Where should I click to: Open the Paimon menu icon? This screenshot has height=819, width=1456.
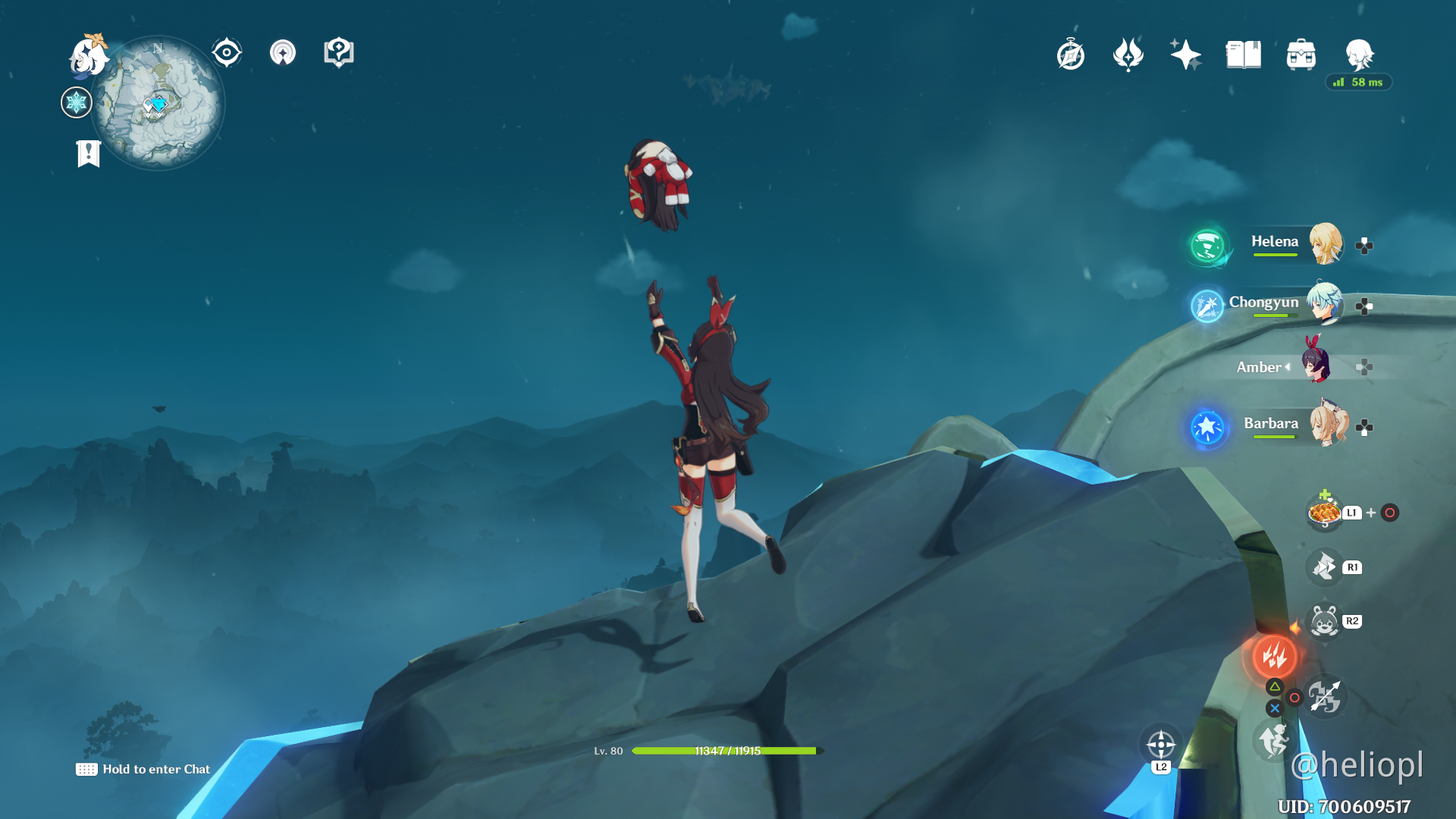tap(89, 56)
